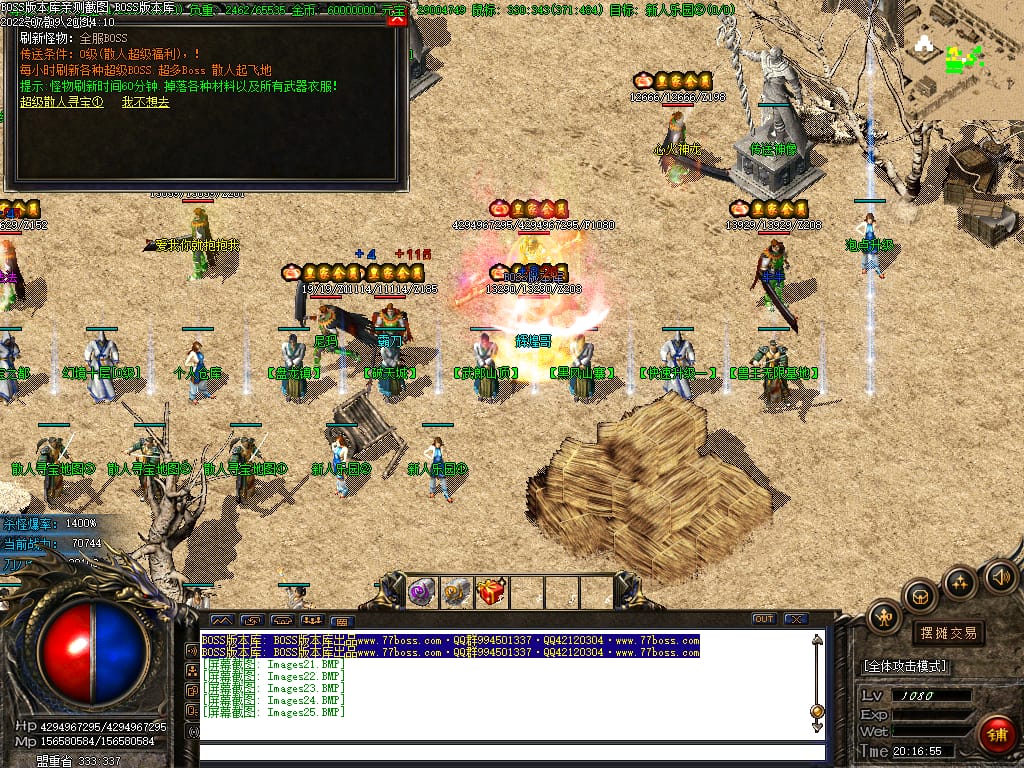Open the bag round button
This screenshot has height=768, width=1024.
[920, 596]
